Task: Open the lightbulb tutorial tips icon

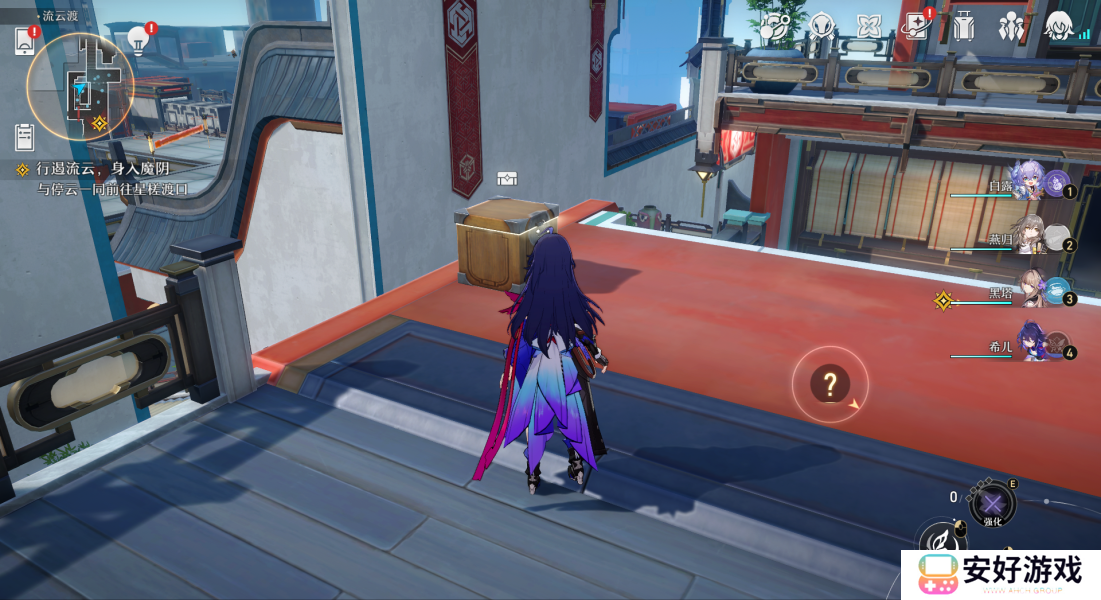Action: (x=139, y=40)
